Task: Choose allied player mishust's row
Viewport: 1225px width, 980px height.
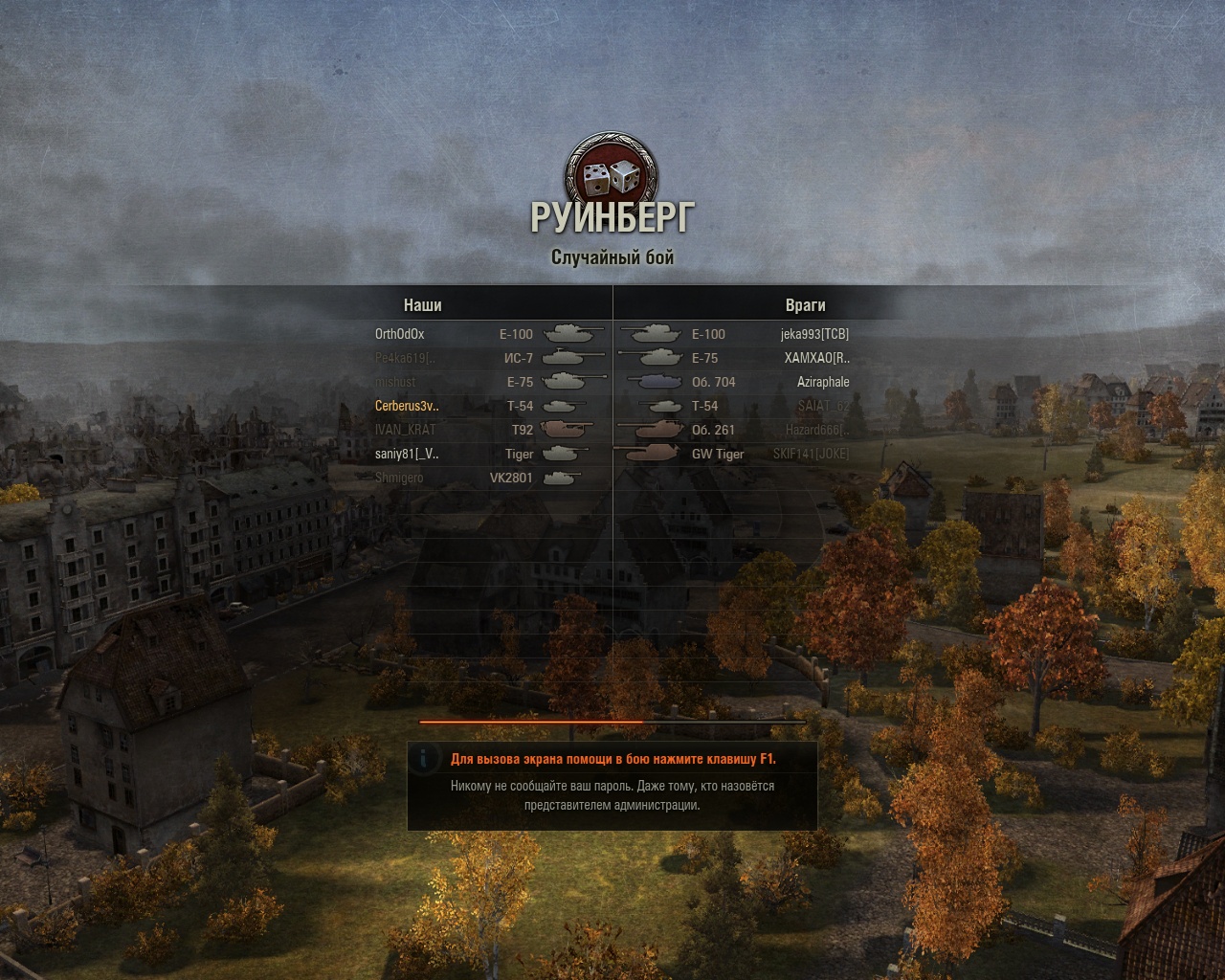Action: 395,382
